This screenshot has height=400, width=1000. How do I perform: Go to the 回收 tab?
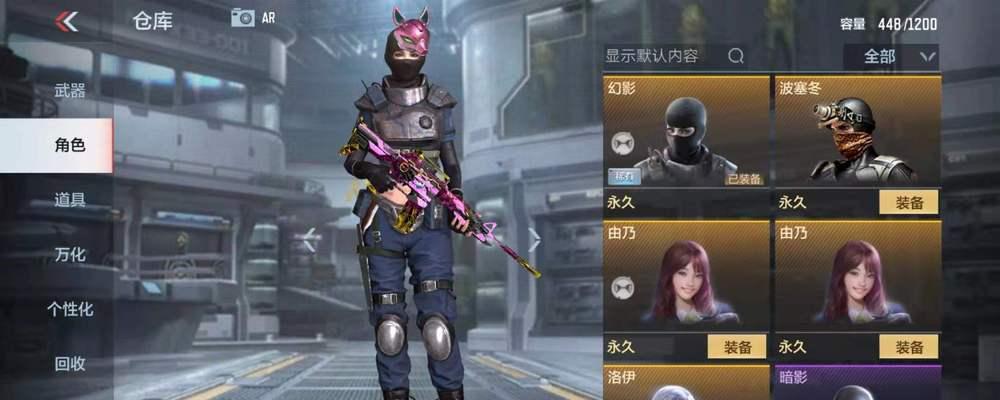tap(69, 363)
